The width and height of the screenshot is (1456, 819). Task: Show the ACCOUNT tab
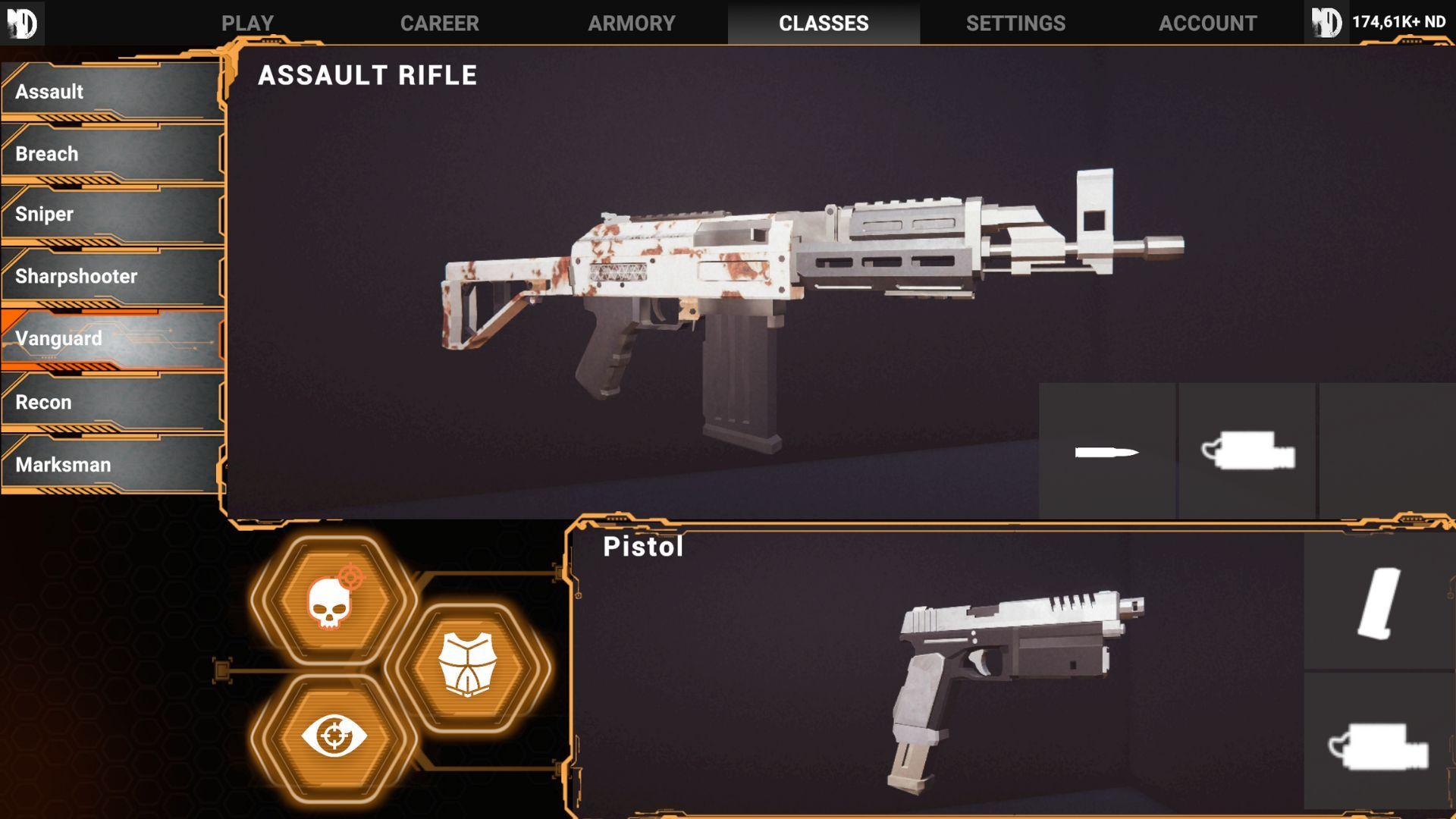point(1207,23)
